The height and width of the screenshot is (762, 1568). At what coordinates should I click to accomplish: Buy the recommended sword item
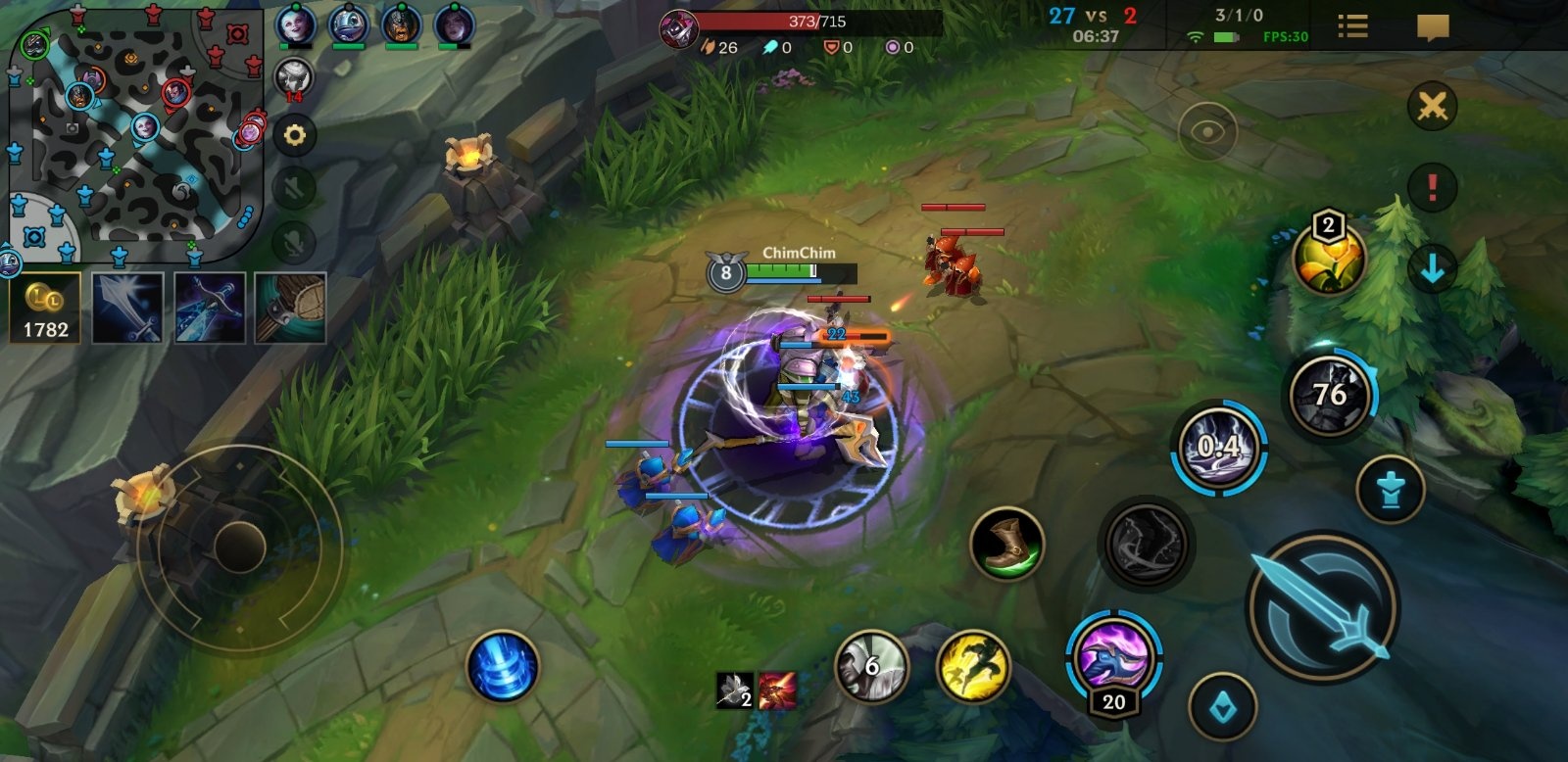[127, 308]
